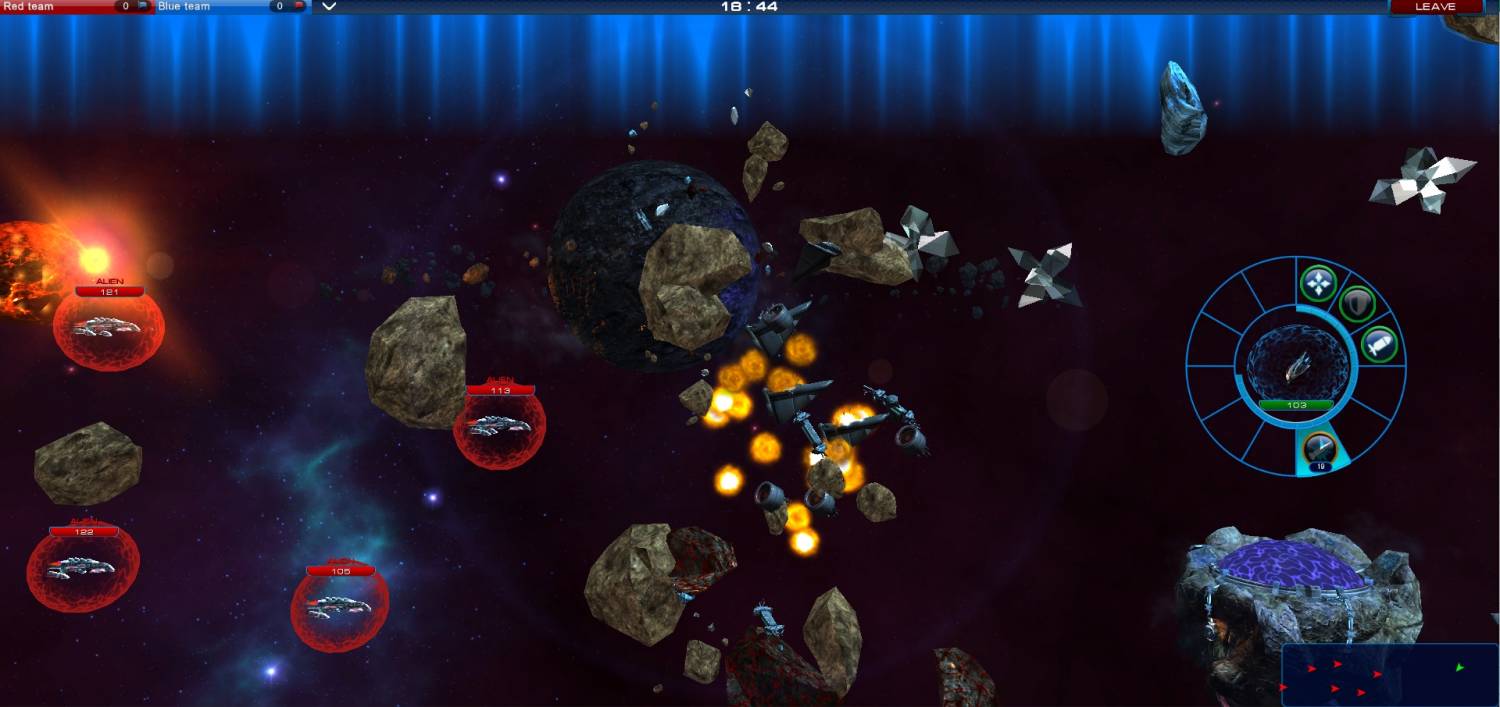Activate the shield ability icon
The image size is (1500, 707).
point(1356,303)
